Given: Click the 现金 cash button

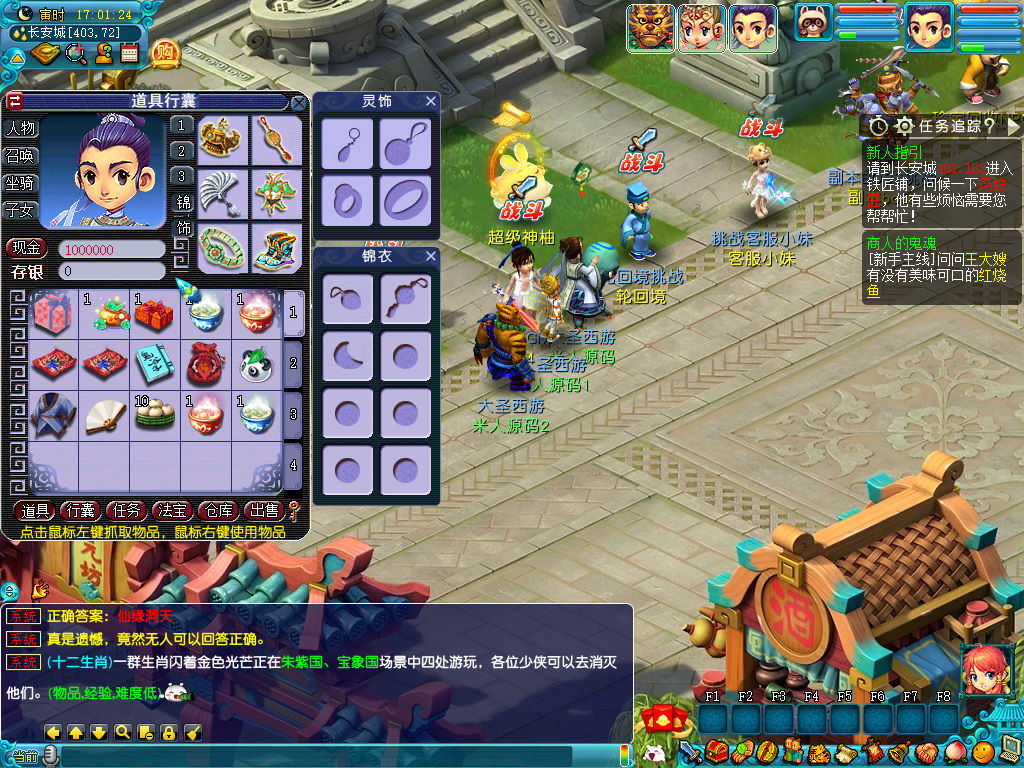Looking at the screenshot, I should pyautogui.click(x=28, y=248).
